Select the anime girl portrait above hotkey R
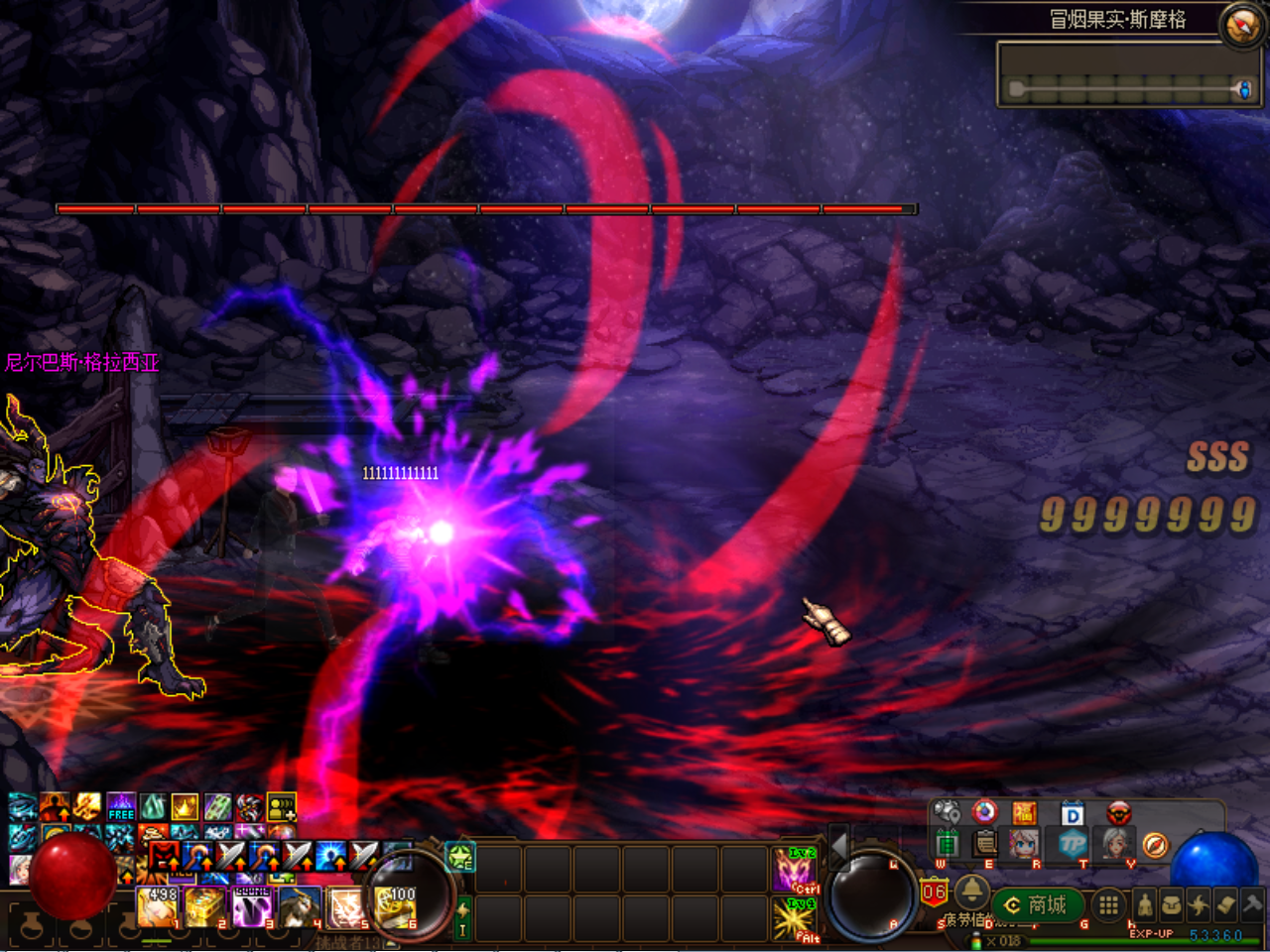Screen dimensions: 1270x952 tap(1022, 845)
